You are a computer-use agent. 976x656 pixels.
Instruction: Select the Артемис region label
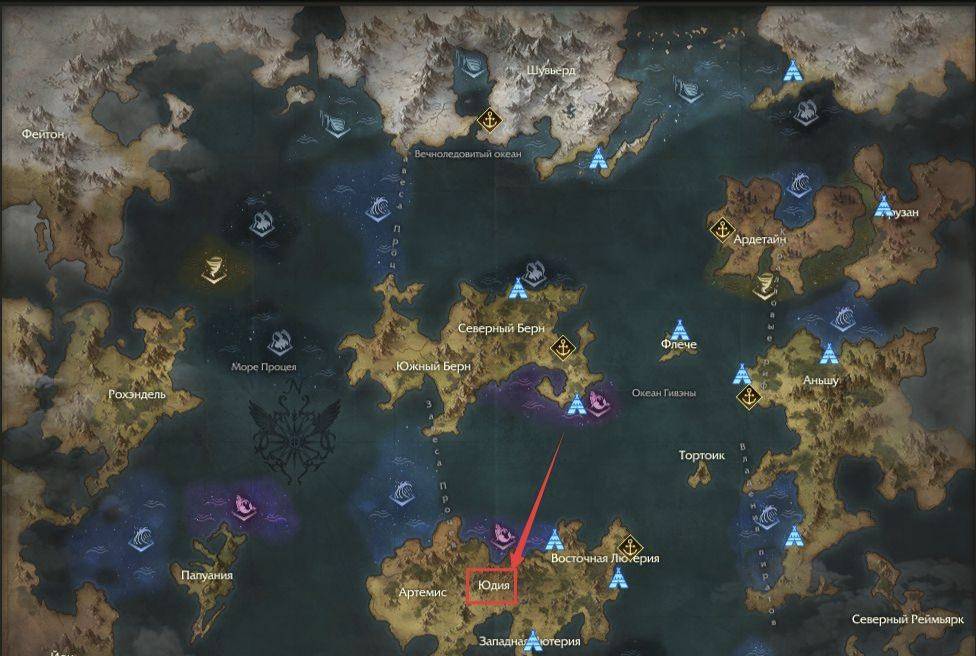click(x=422, y=592)
